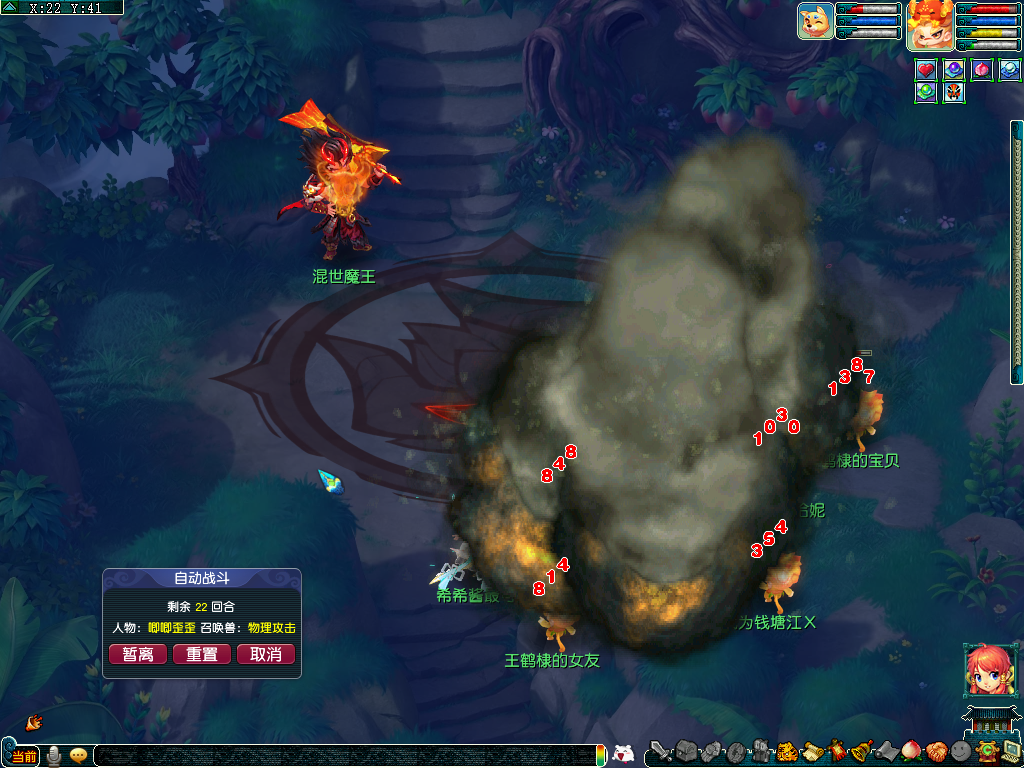Click the opera mask buff icon

[954, 92]
